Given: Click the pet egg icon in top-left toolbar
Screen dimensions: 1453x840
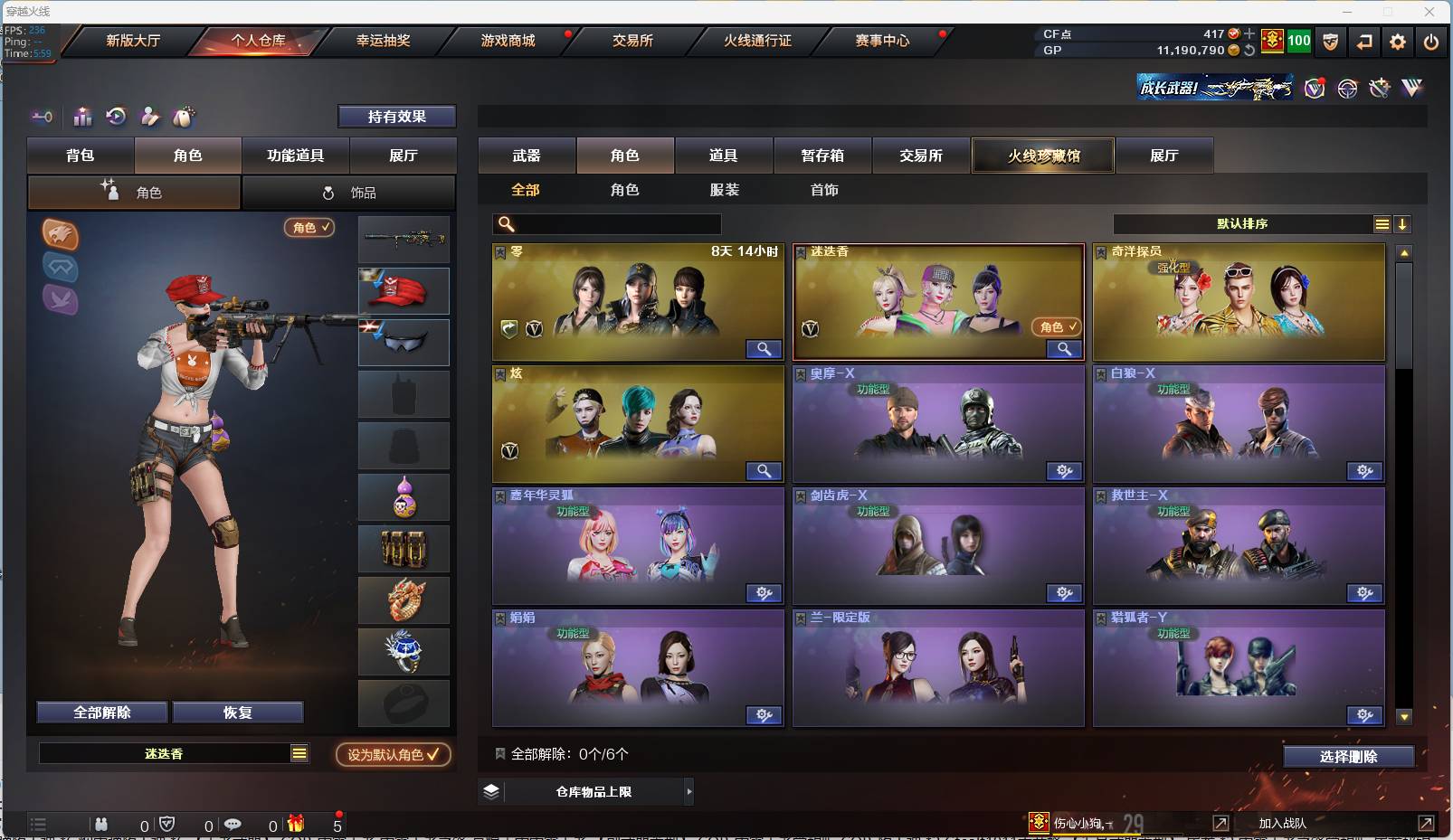Looking at the screenshot, I should pos(183,117).
